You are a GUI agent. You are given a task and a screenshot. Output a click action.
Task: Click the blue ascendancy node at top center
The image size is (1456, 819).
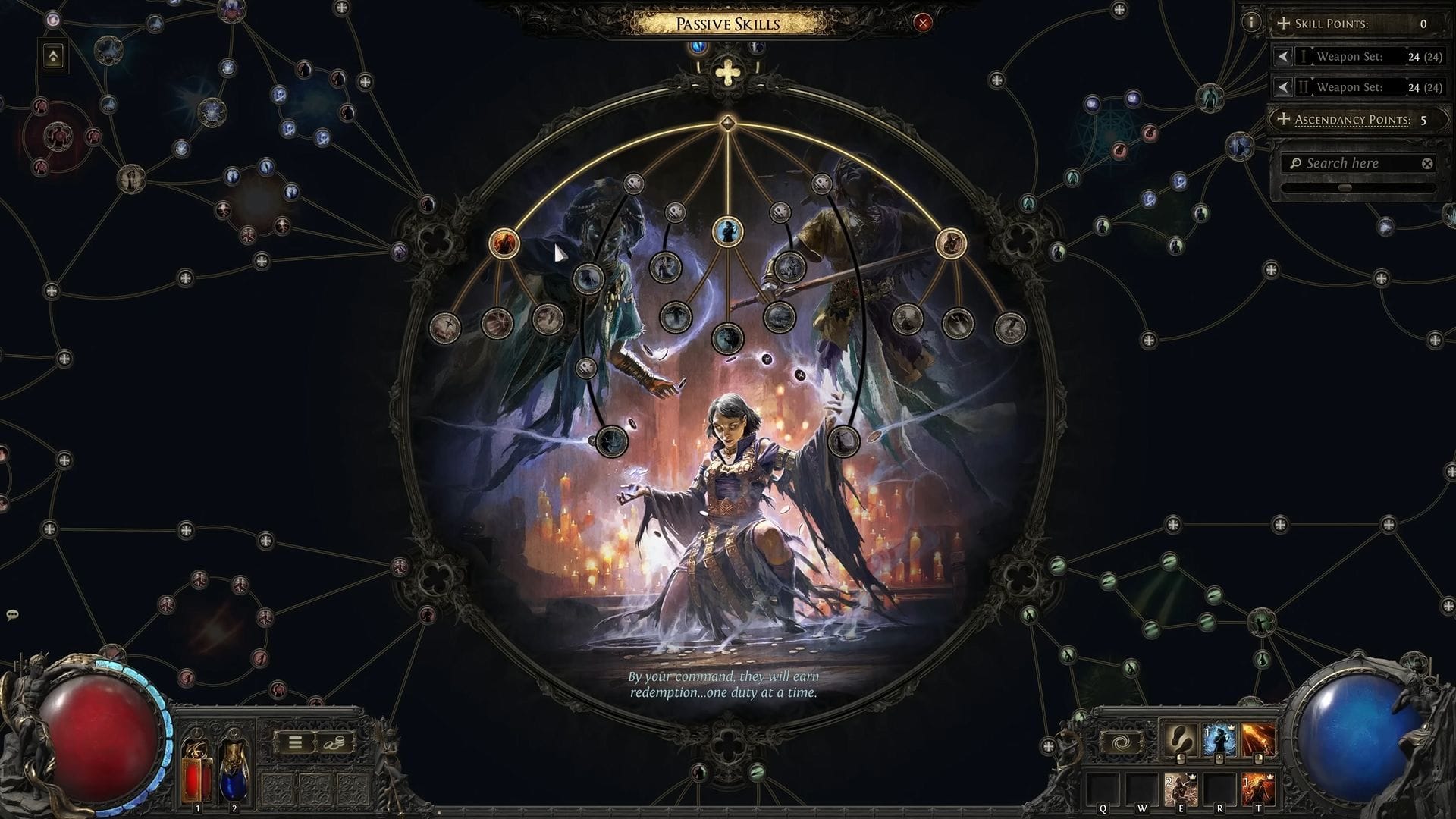(x=729, y=229)
